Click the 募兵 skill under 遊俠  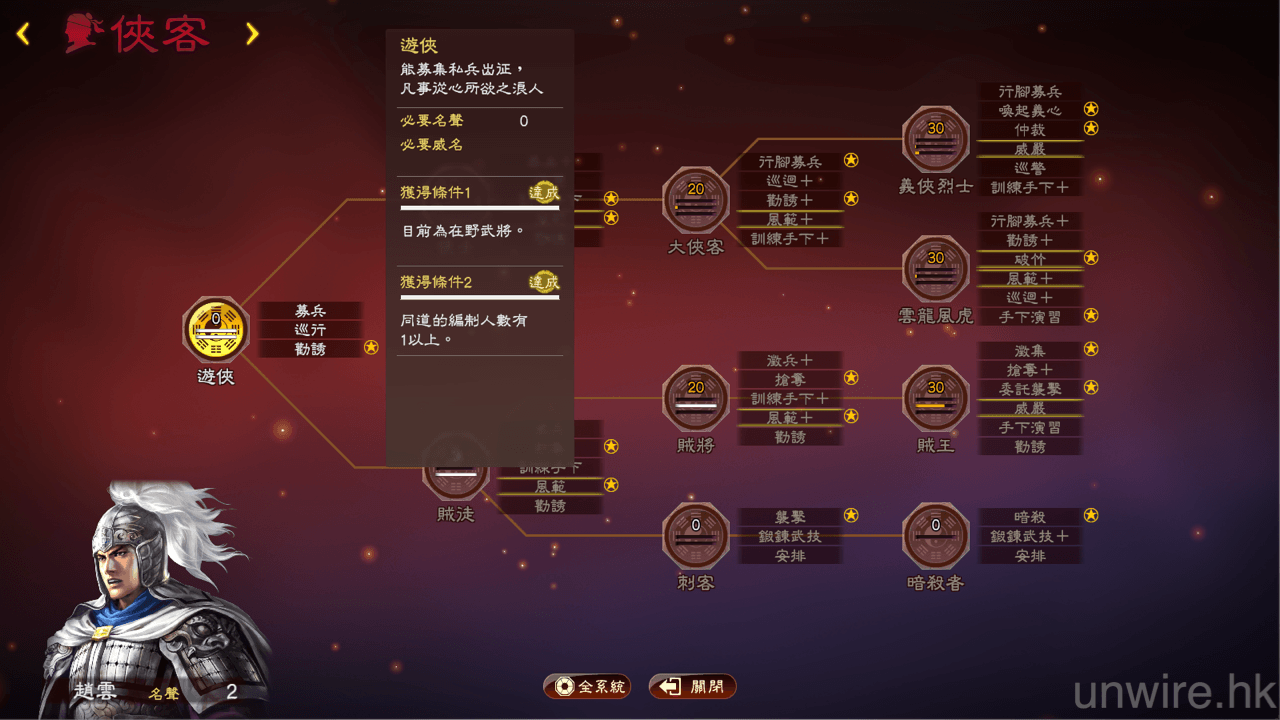click(310, 311)
